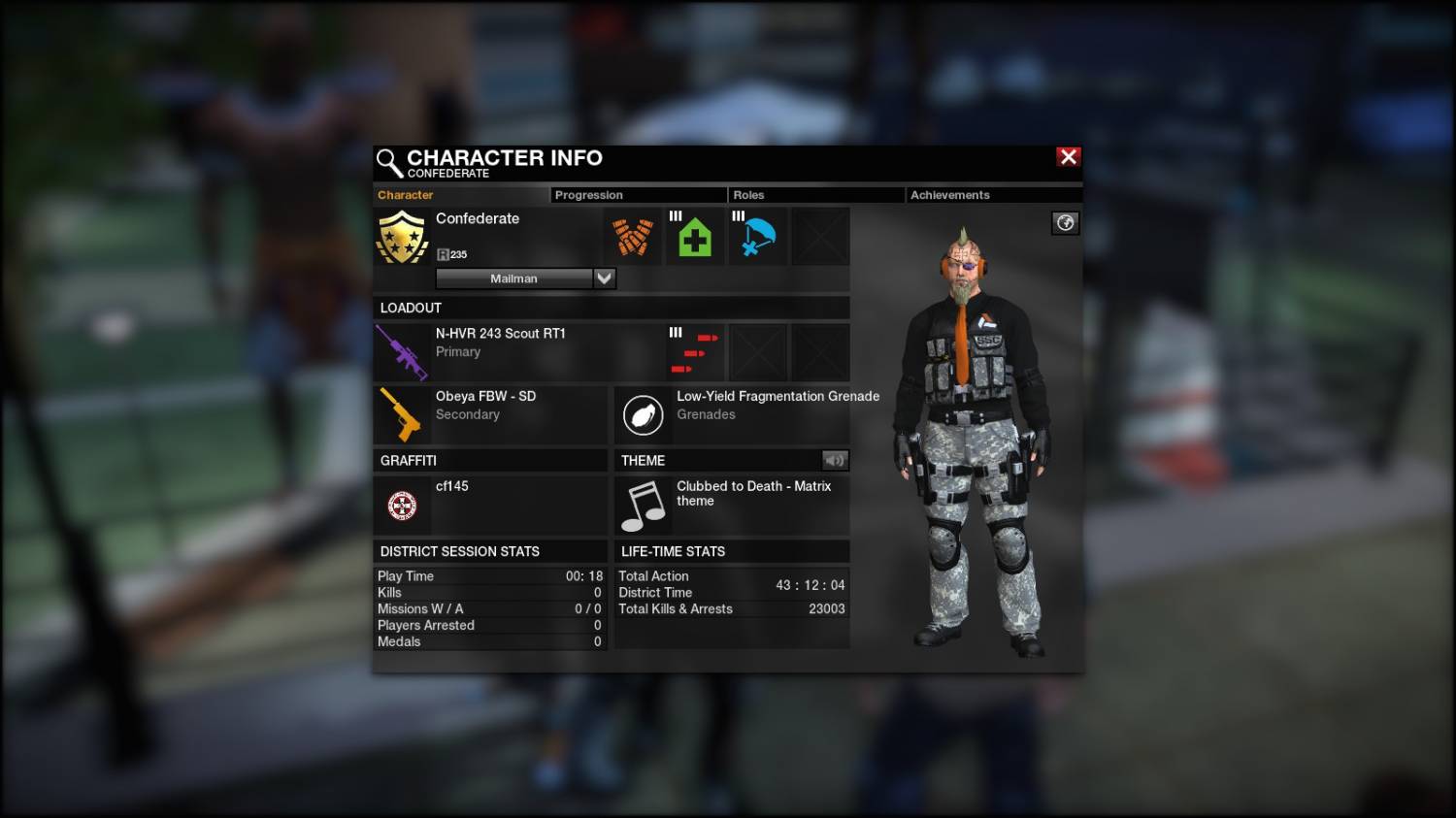This screenshot has width=1456, height=818.
Task: Select the Clubbed to Death music theme
Action: click(x=643, y=506)
